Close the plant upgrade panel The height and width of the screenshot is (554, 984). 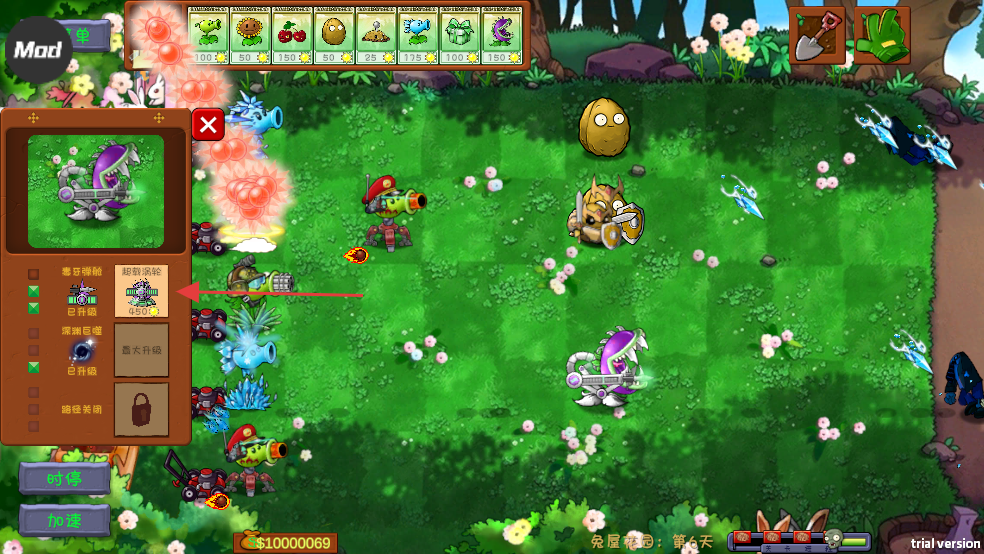click(208, 125)
